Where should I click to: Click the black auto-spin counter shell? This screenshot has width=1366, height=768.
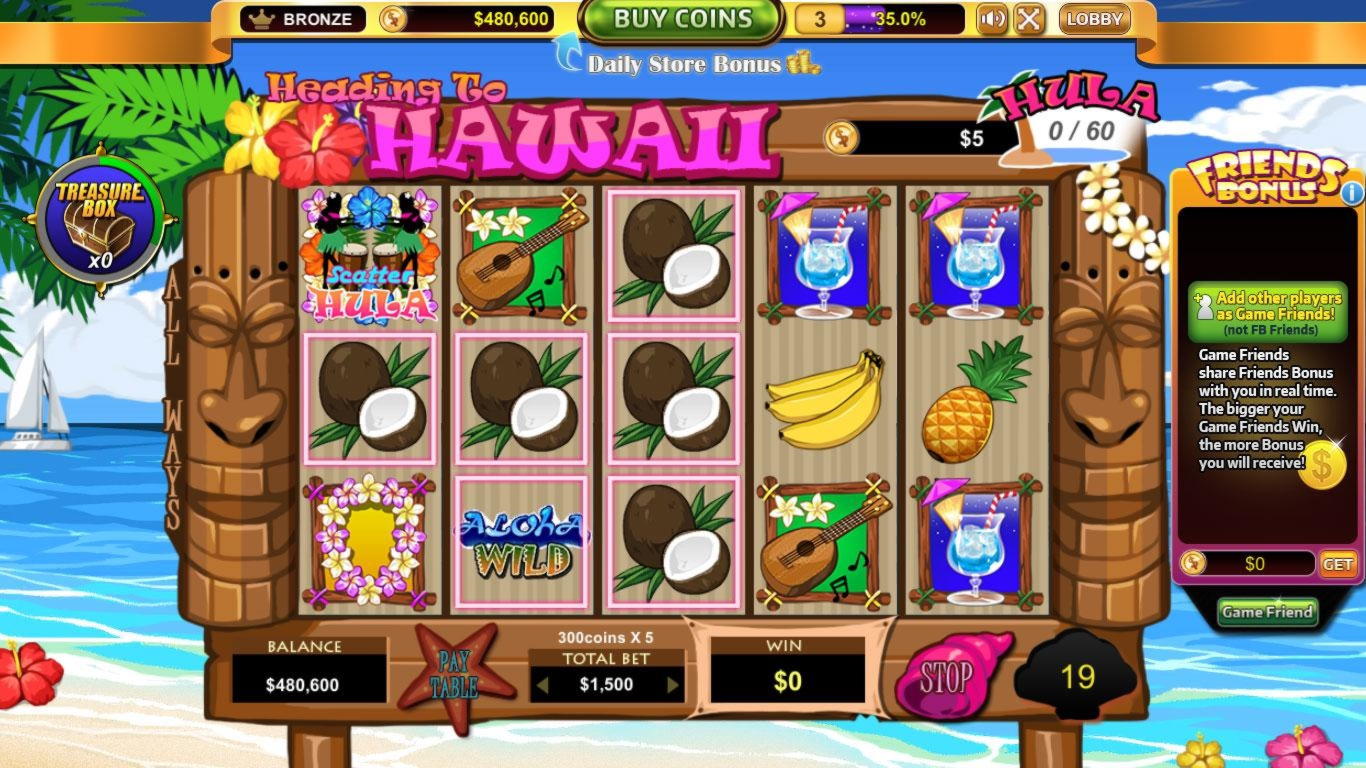tap(1077, 677)
